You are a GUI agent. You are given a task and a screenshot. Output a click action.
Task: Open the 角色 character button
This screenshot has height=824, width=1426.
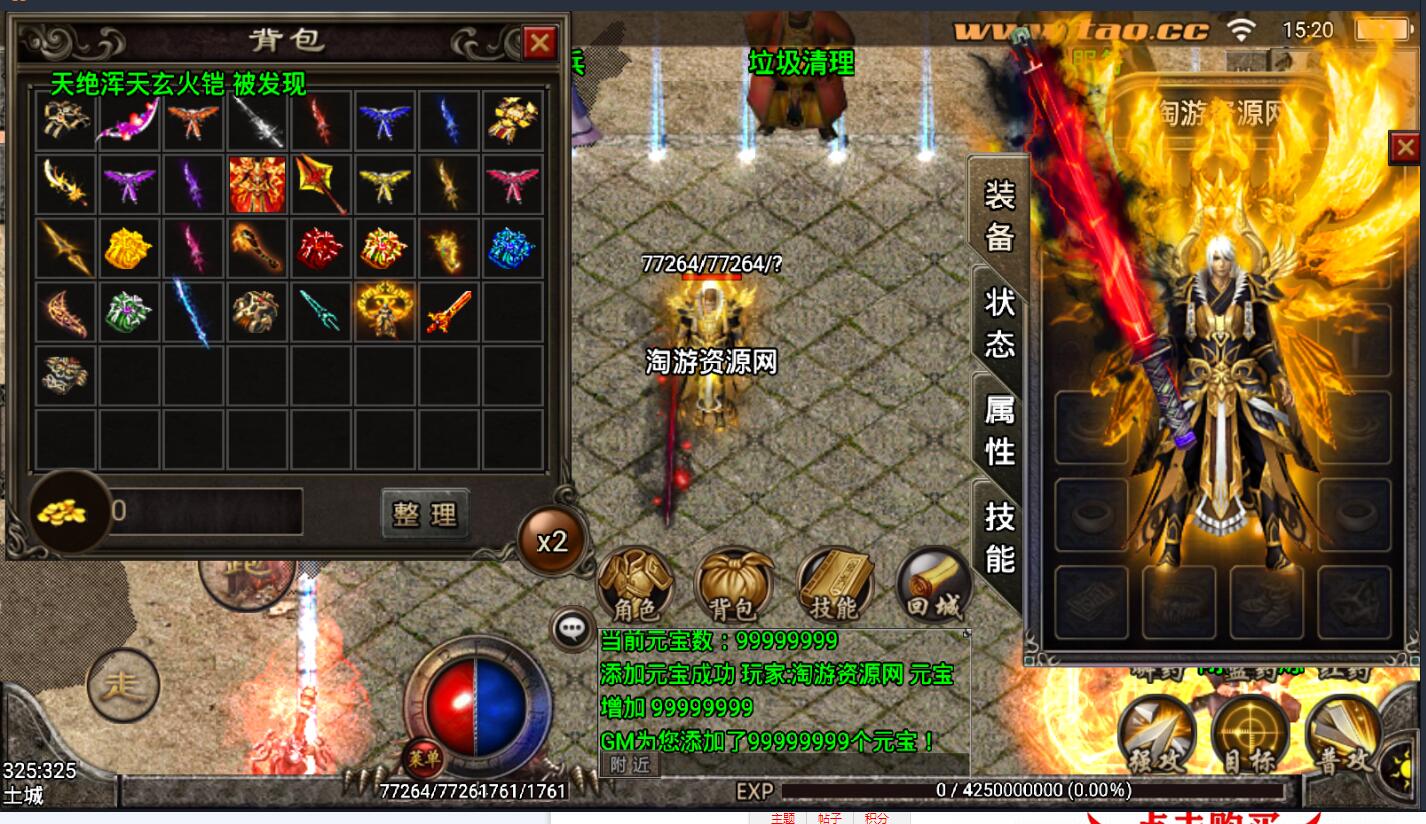pyautogui.click(x=634, y=584)
